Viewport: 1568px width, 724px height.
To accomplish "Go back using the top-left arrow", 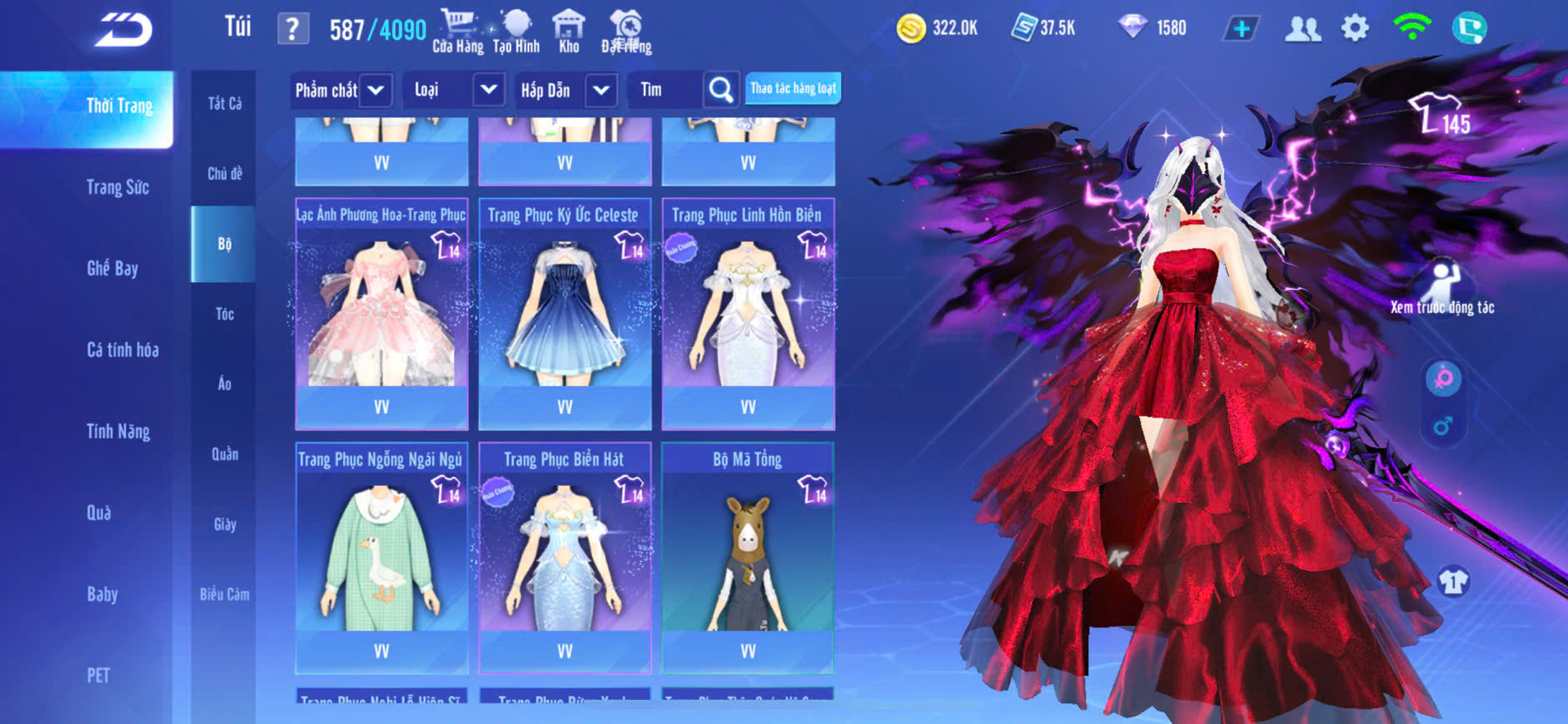I will pyautogui.click(x=123, y=30).
